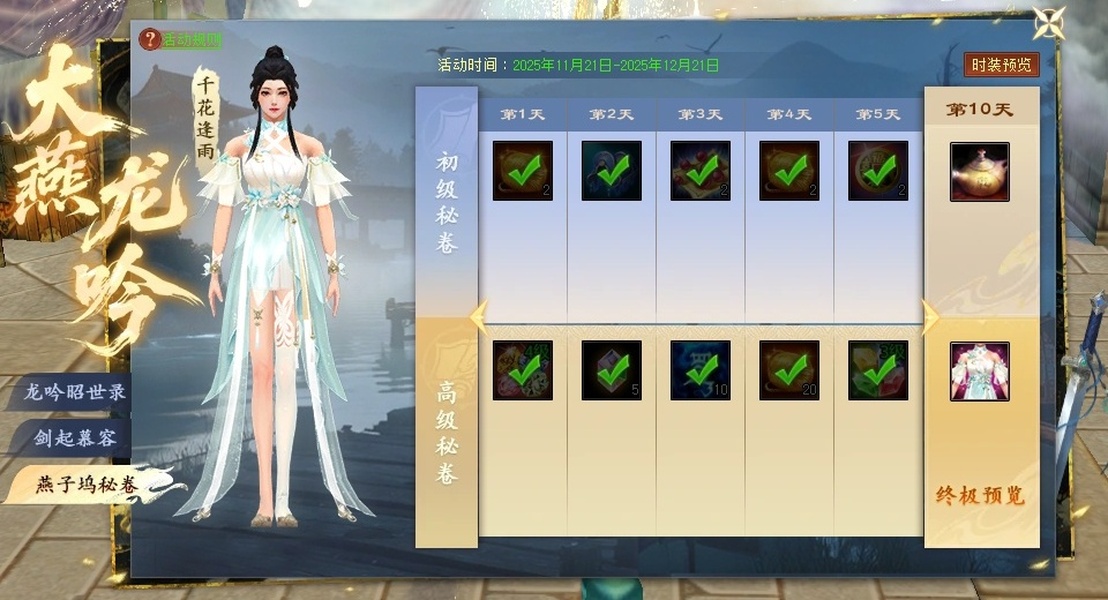Select the advanced reward with quantity 10

tap(700, 371)
